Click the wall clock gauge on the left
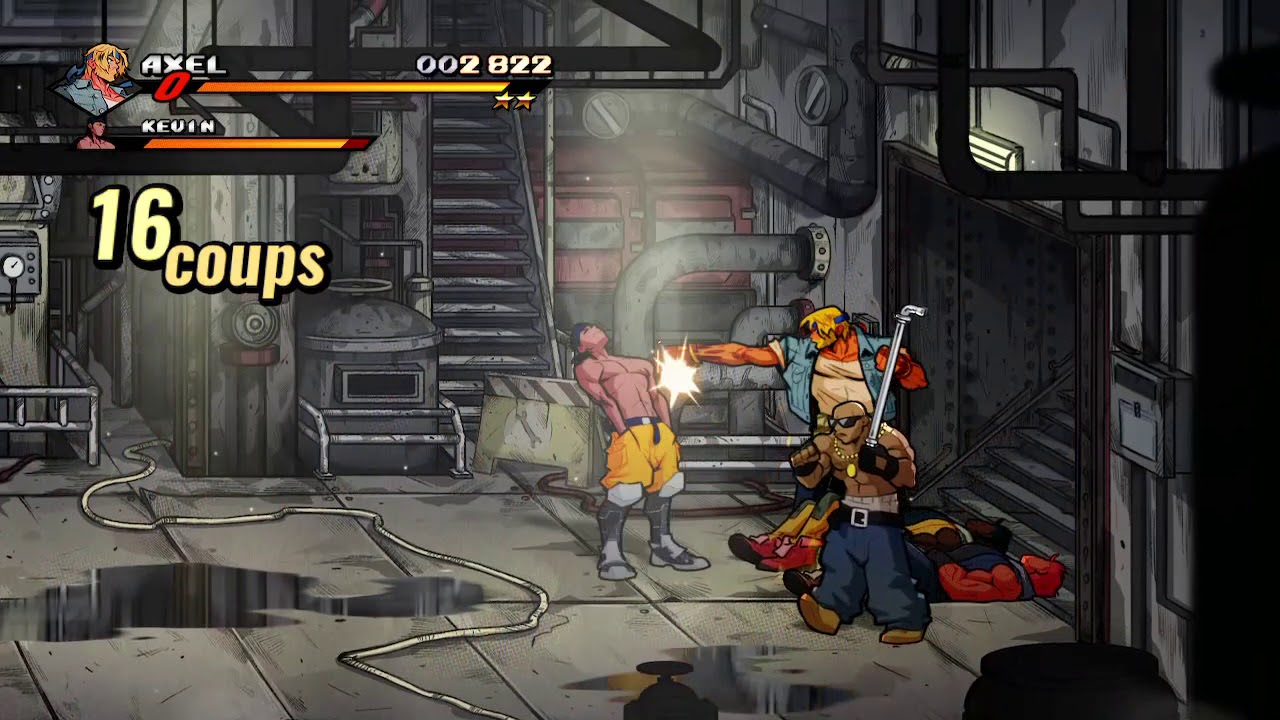 point(12,265)
